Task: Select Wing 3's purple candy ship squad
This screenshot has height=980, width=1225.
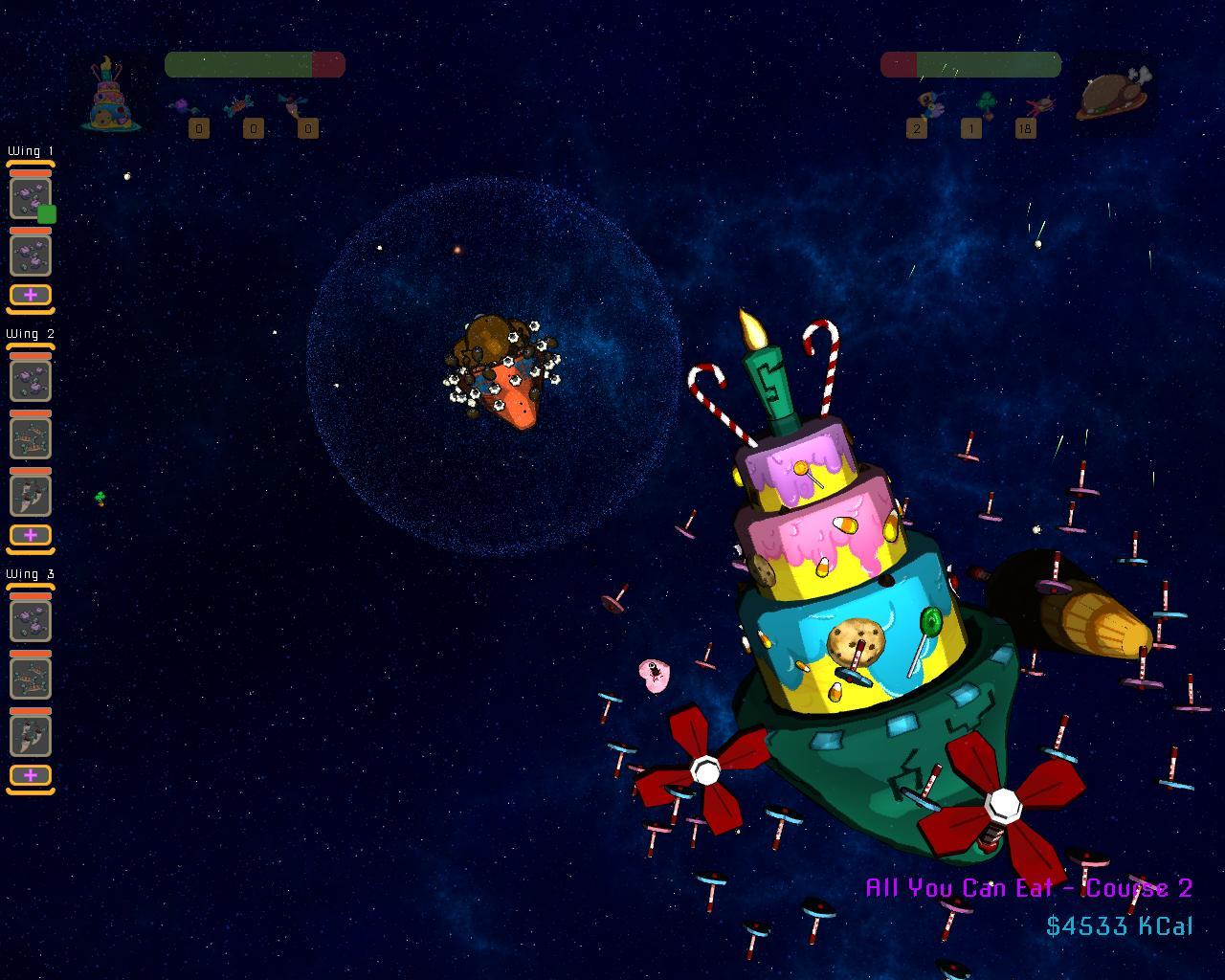Action: (31, 621)
